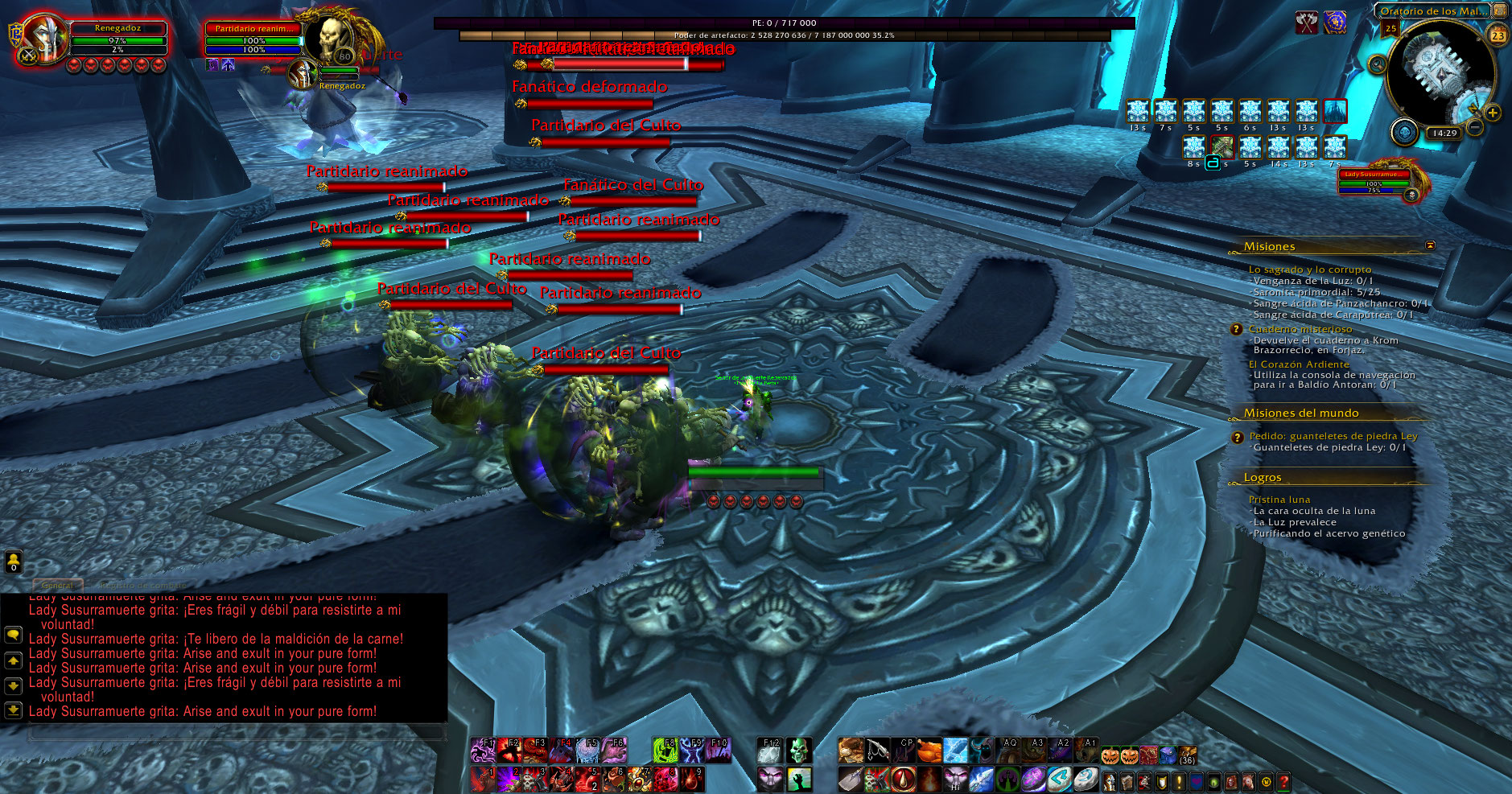The image size is (1512, 794).
Task: Open the minimap of Oratorio de los Malditos
Action: pos(1442,72)
